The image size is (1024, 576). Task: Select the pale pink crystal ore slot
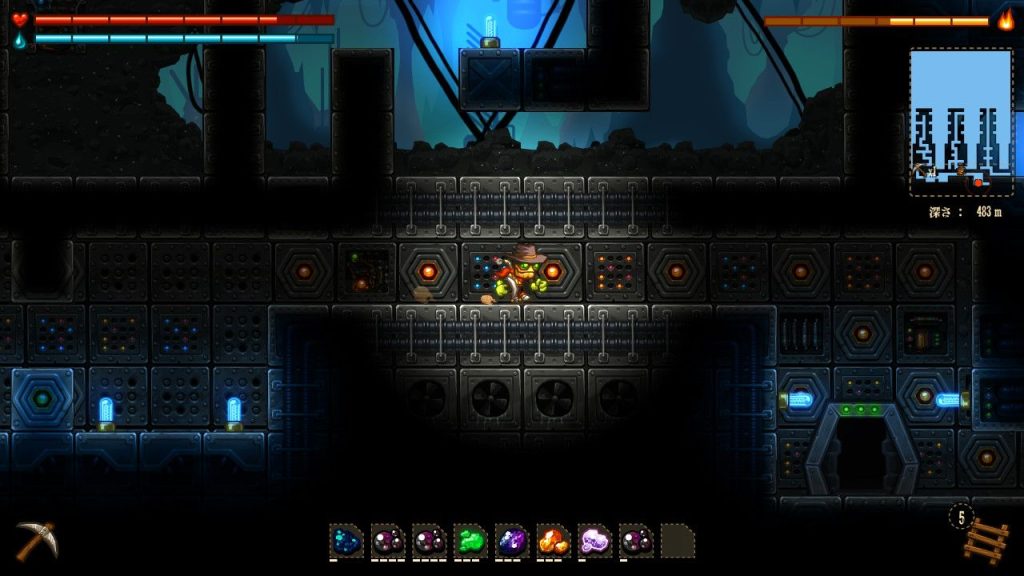pos(594,541)
